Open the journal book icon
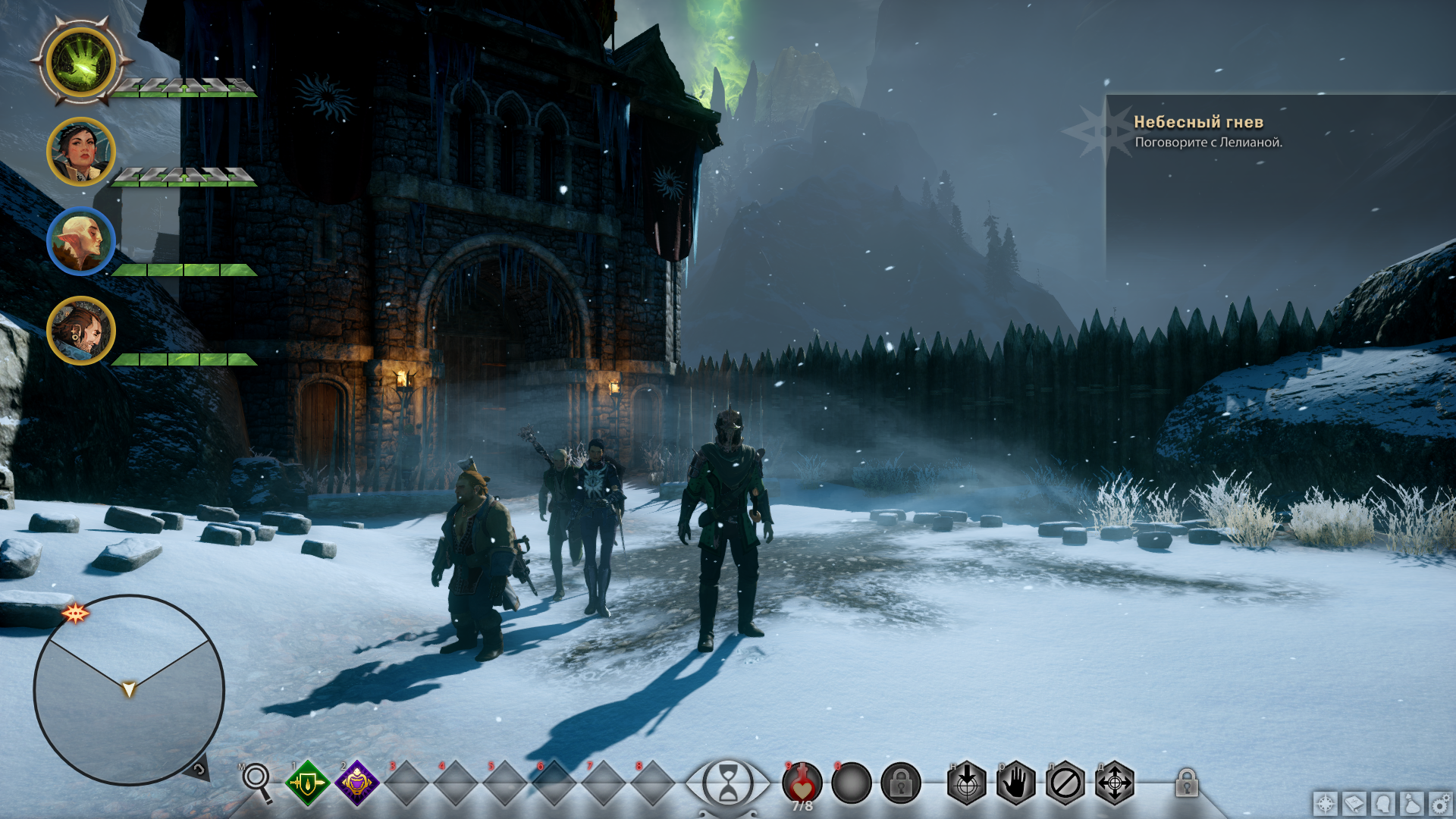The height and width of the screenshot is (819, 1456). point(1354,803)
